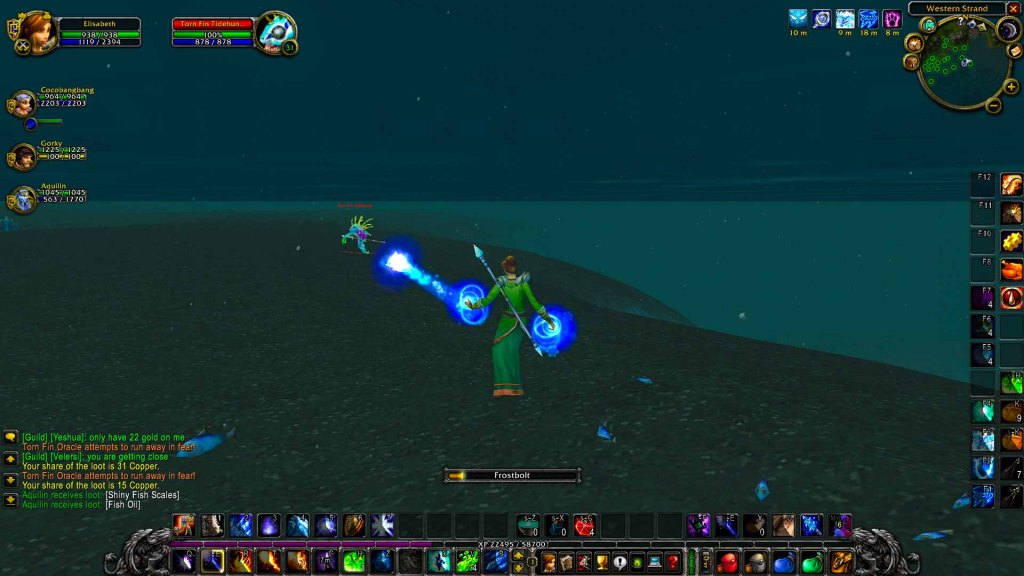Select party member Aquilin
The width and height of the screenshot is (1024, 576).
pos(23,200)
